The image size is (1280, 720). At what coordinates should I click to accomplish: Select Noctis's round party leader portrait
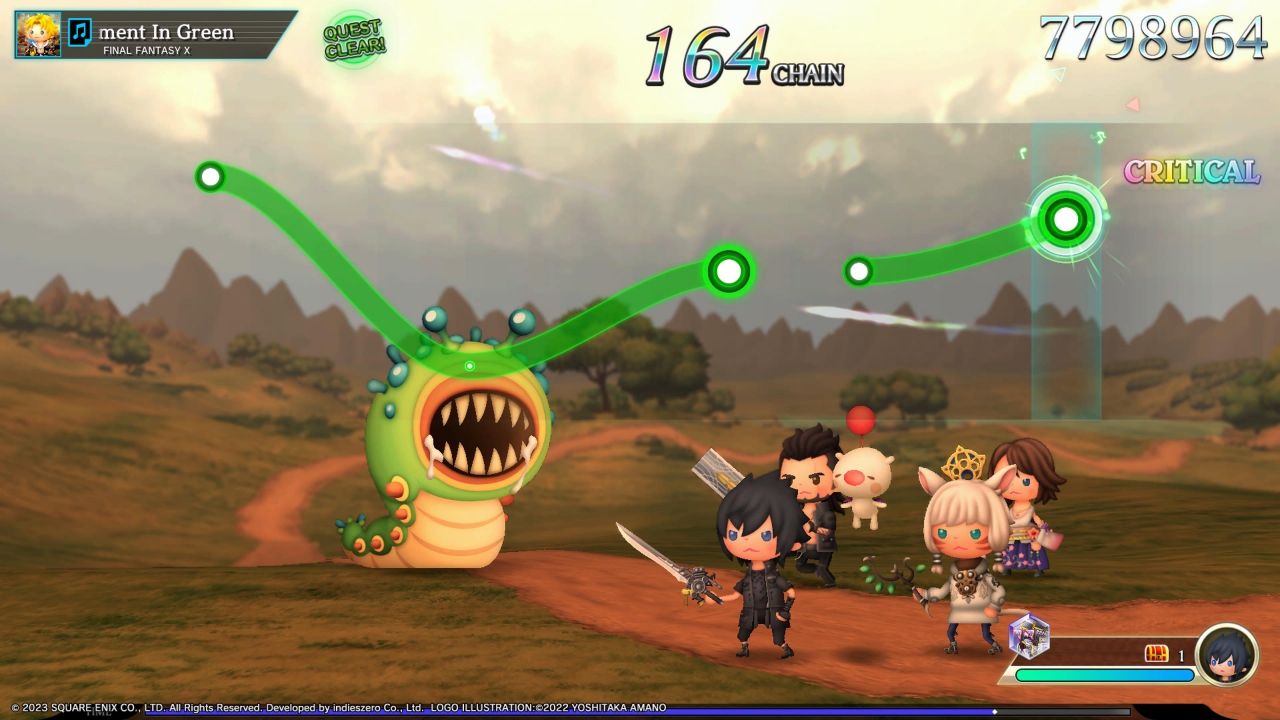pos(1227,655)
